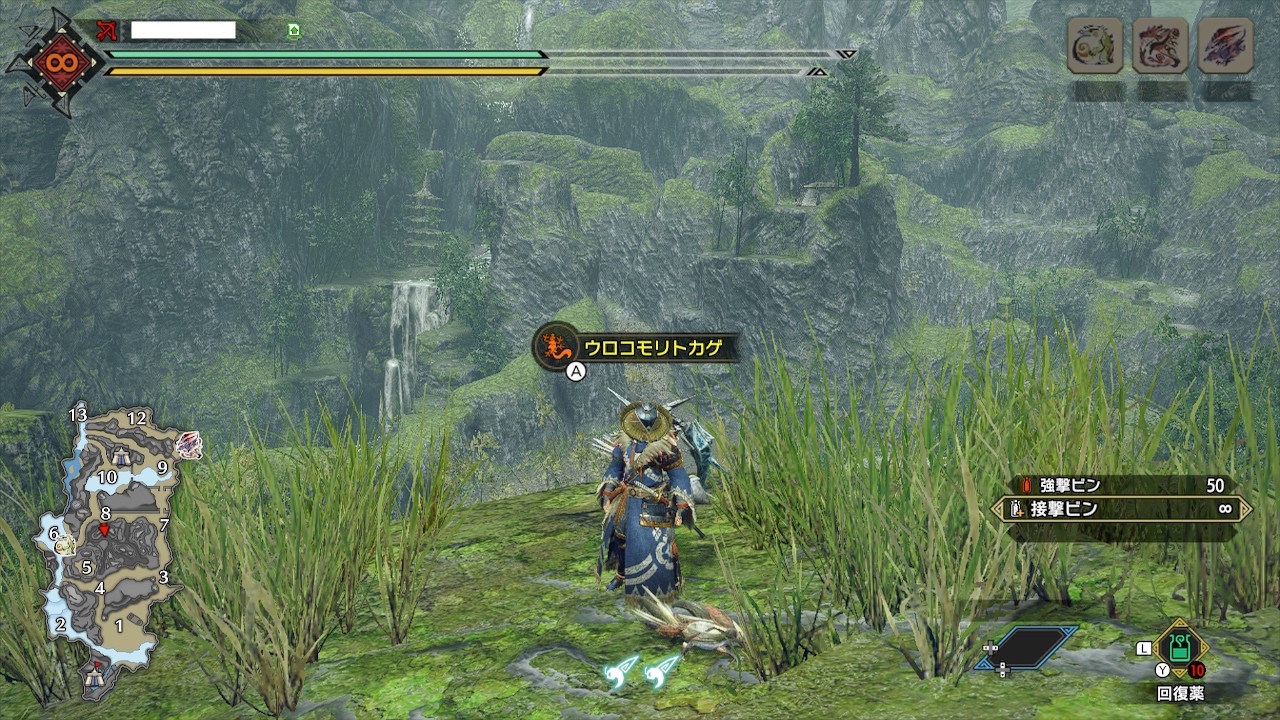This screenshot has height=720, width=1280.
Task: Select the purple winged monster target icon
Action: pos(1225,45)
